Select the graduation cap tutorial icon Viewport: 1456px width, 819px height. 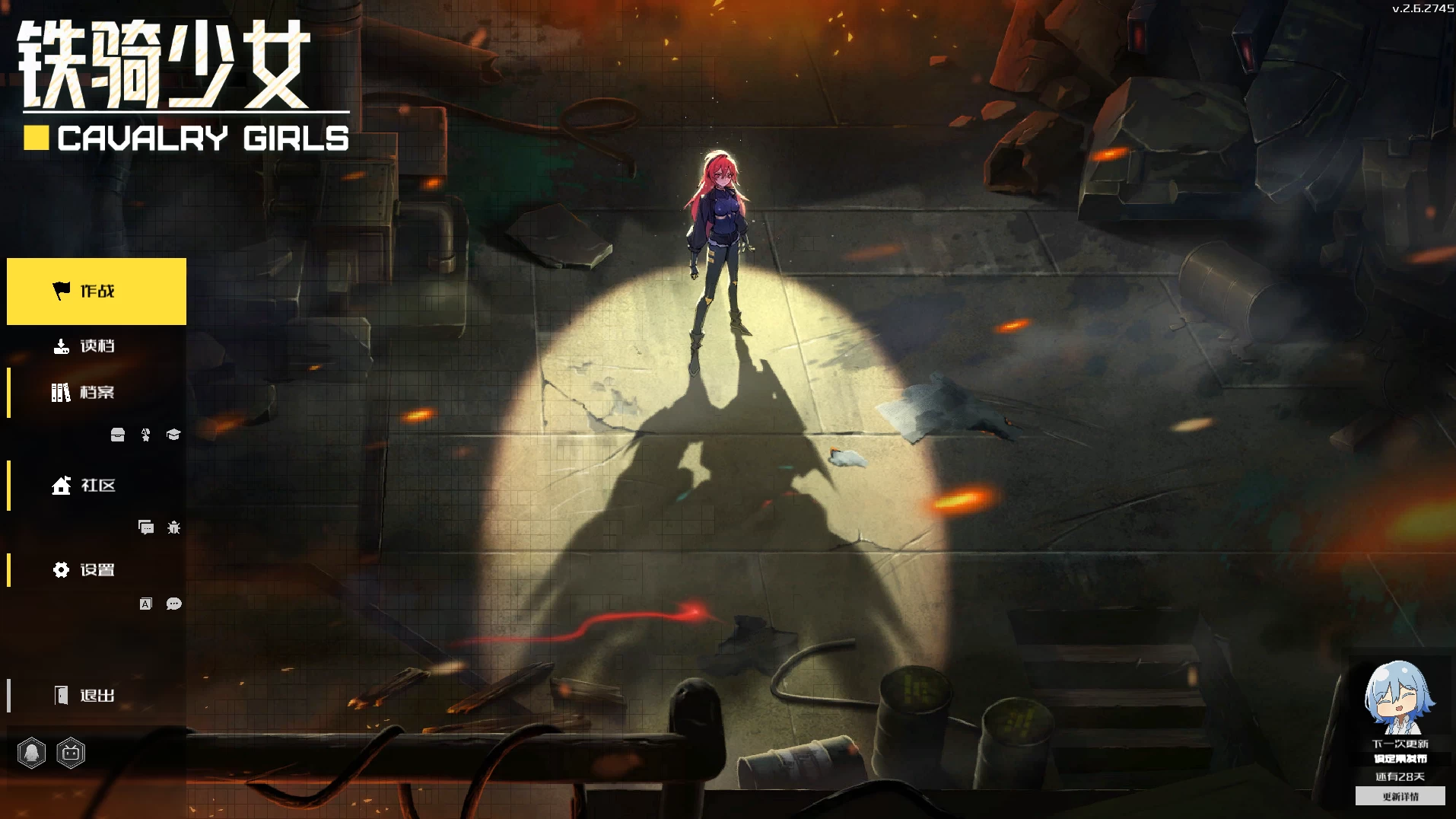(173, 435)
